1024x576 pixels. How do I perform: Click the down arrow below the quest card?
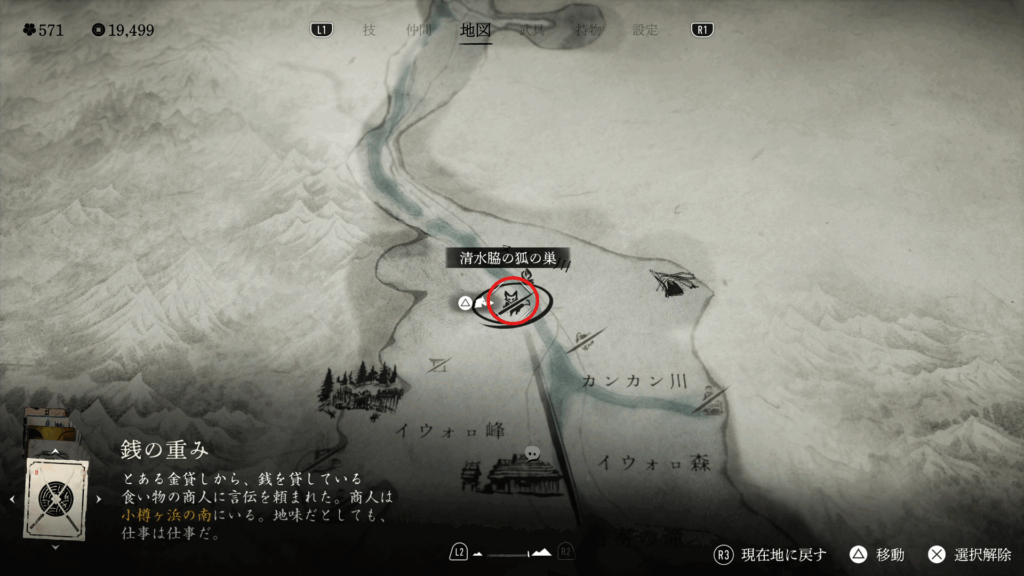click(56, 547)
